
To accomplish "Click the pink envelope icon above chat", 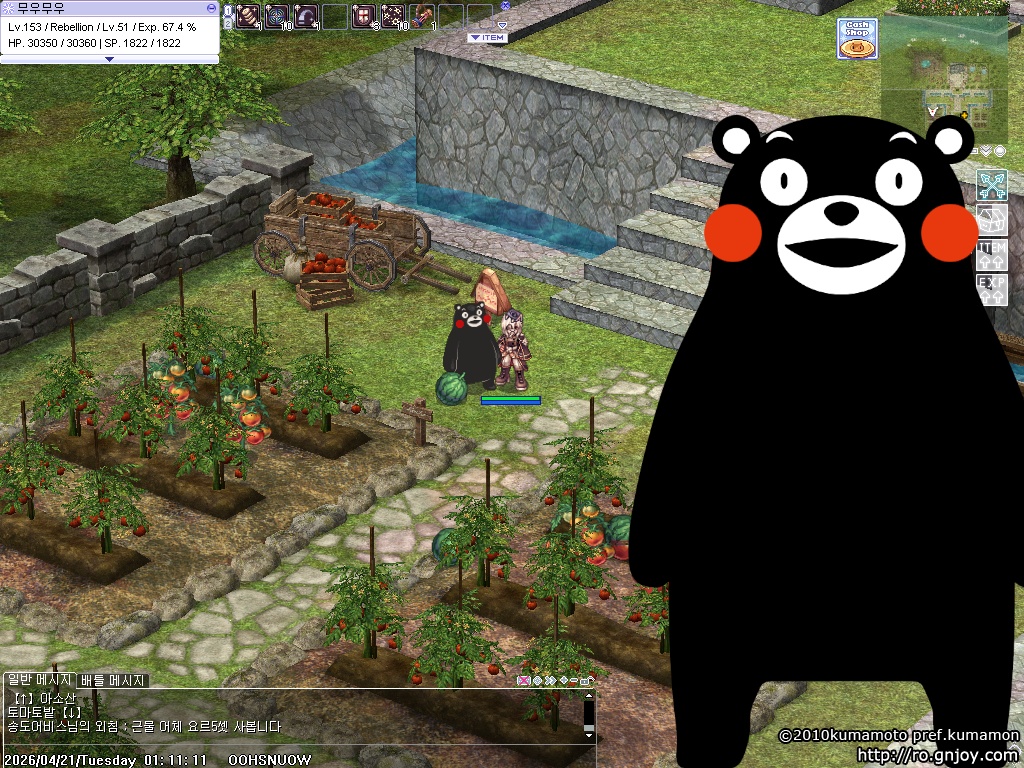I will point(522,681).
